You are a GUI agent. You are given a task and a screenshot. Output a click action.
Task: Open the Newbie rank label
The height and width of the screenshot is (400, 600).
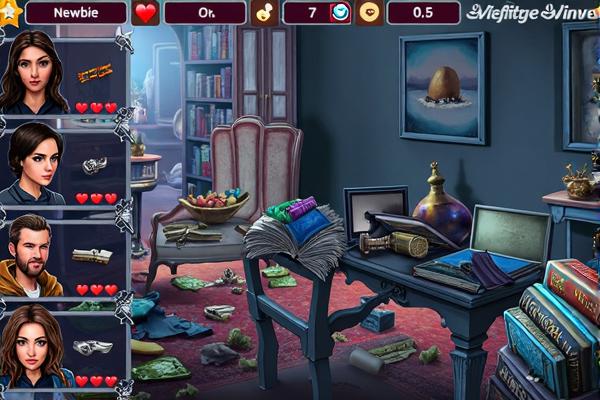pos(75,13)
